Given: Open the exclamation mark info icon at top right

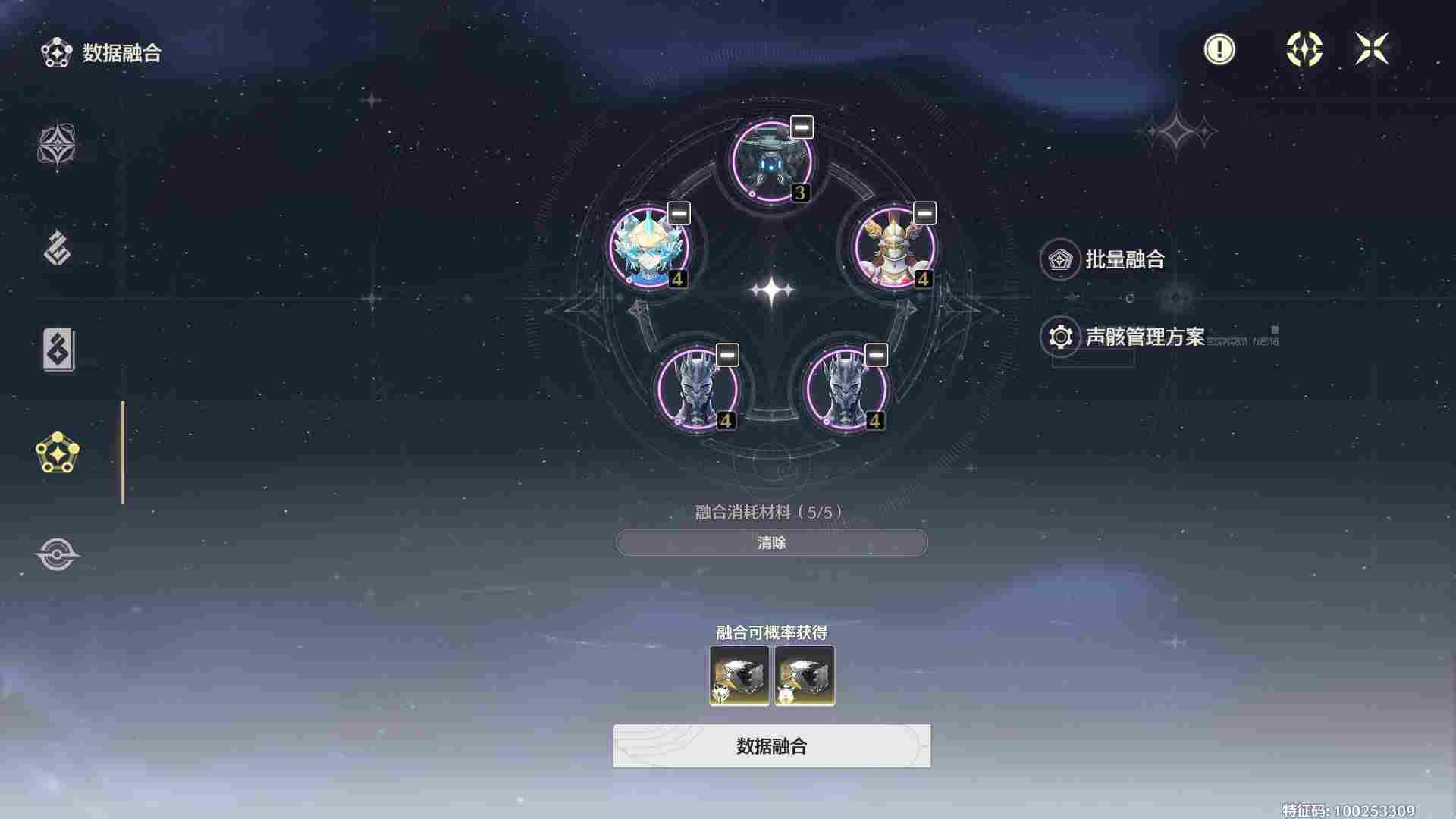Looking at the screenshot, I should 1219,49.
